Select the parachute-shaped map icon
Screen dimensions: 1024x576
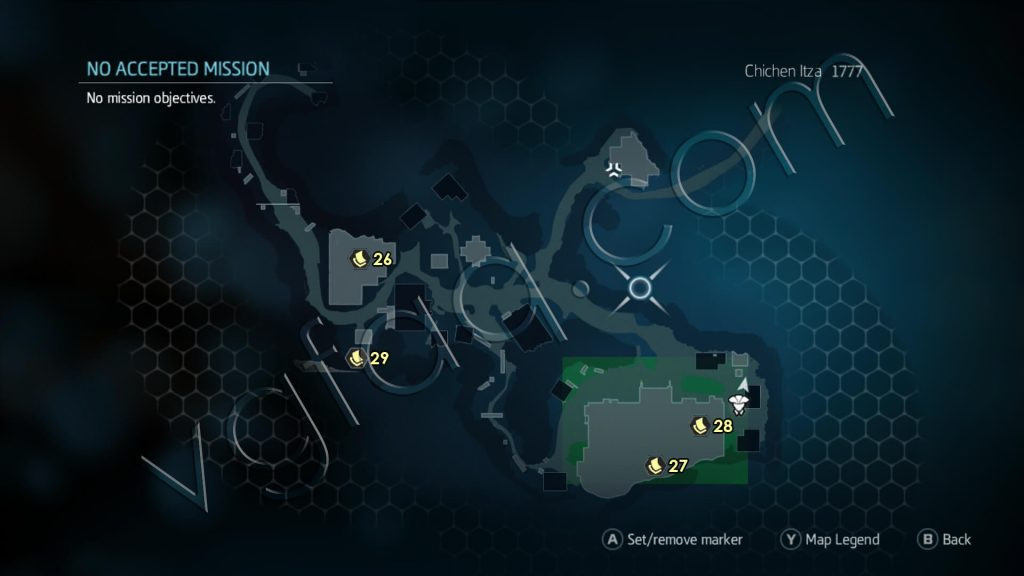(740, 402)
